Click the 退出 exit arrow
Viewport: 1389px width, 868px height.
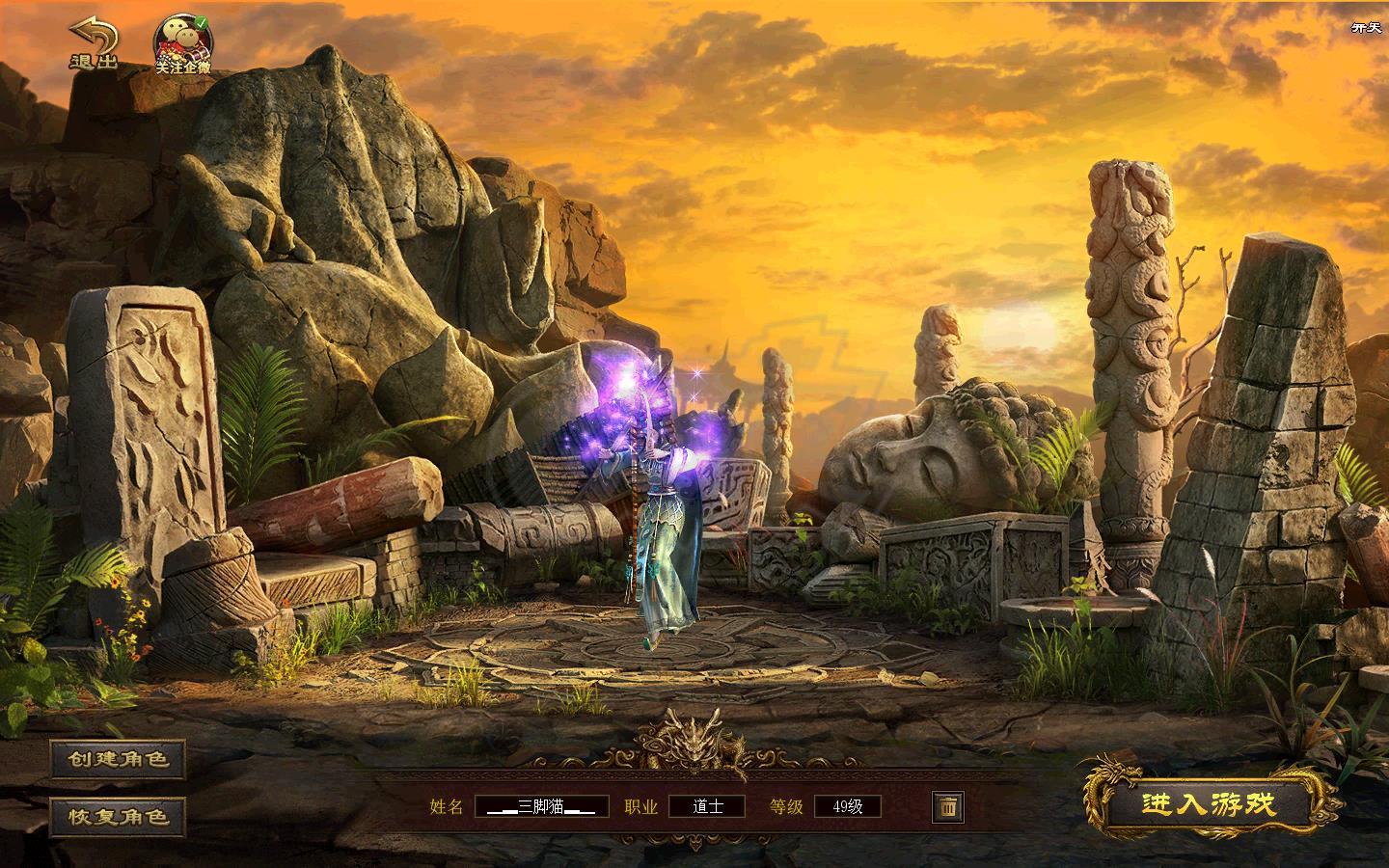click(x=93, y=44)
